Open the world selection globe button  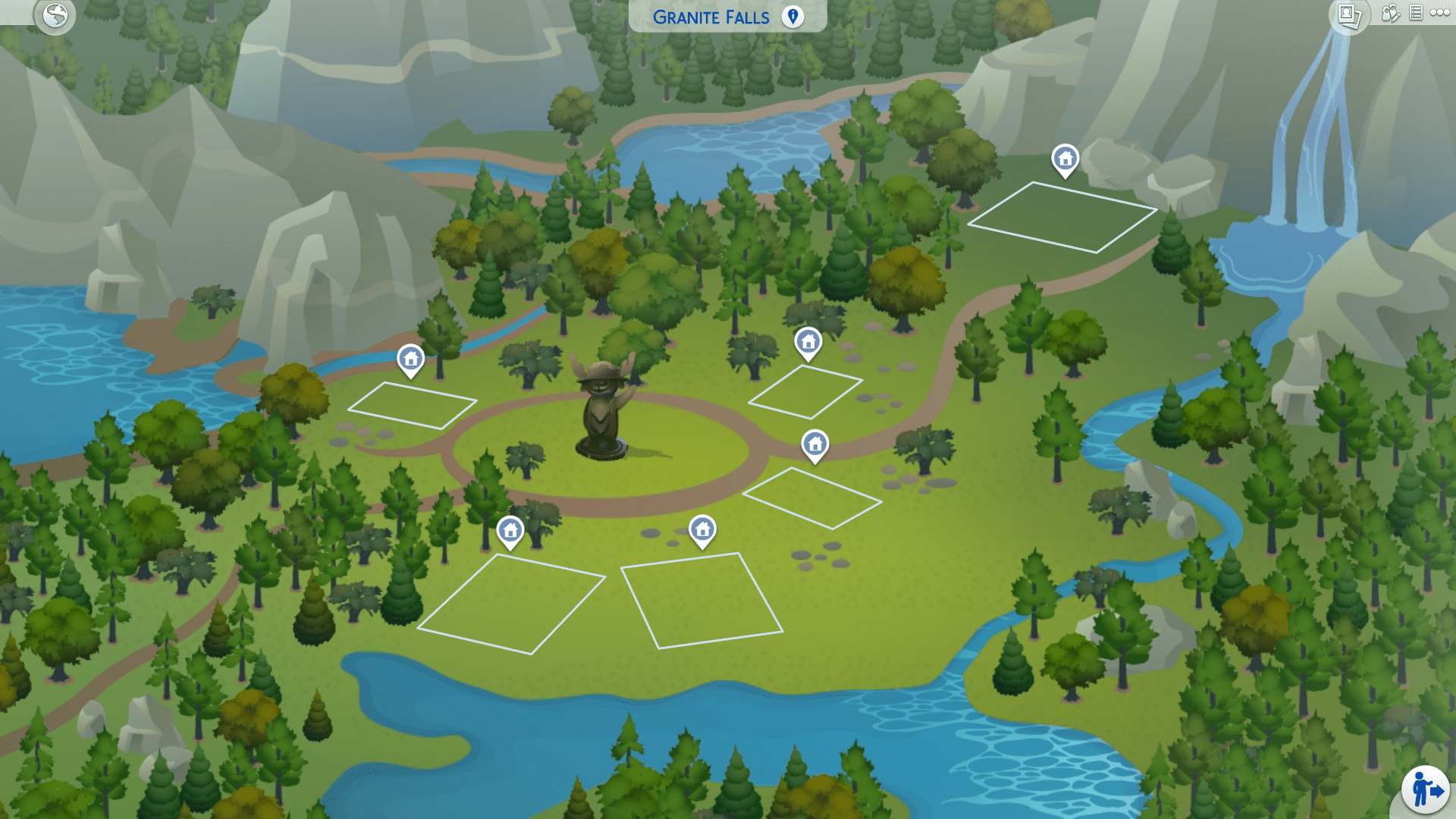point(55,14)
